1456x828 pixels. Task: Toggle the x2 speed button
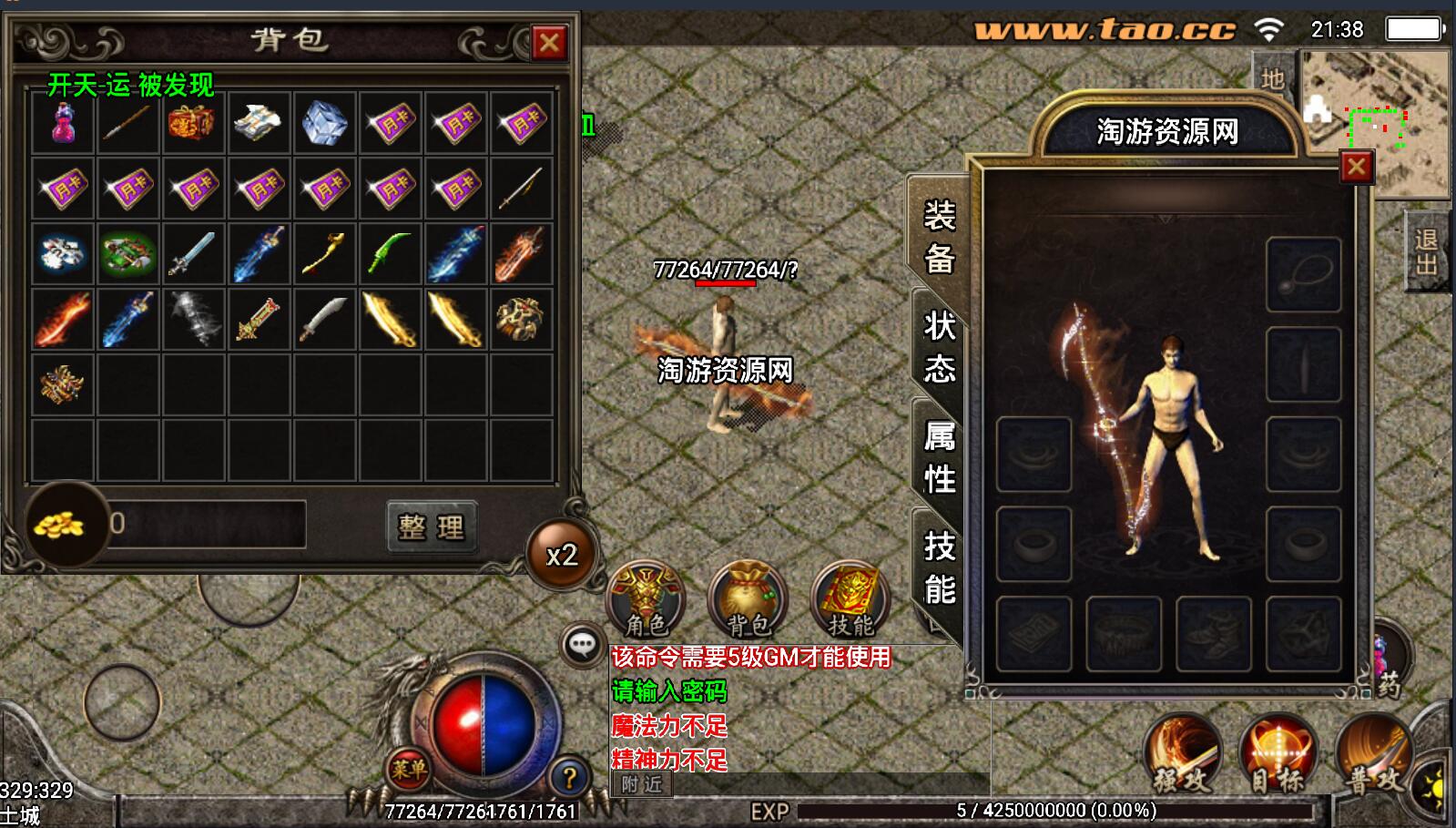click(x=561, y=555)
